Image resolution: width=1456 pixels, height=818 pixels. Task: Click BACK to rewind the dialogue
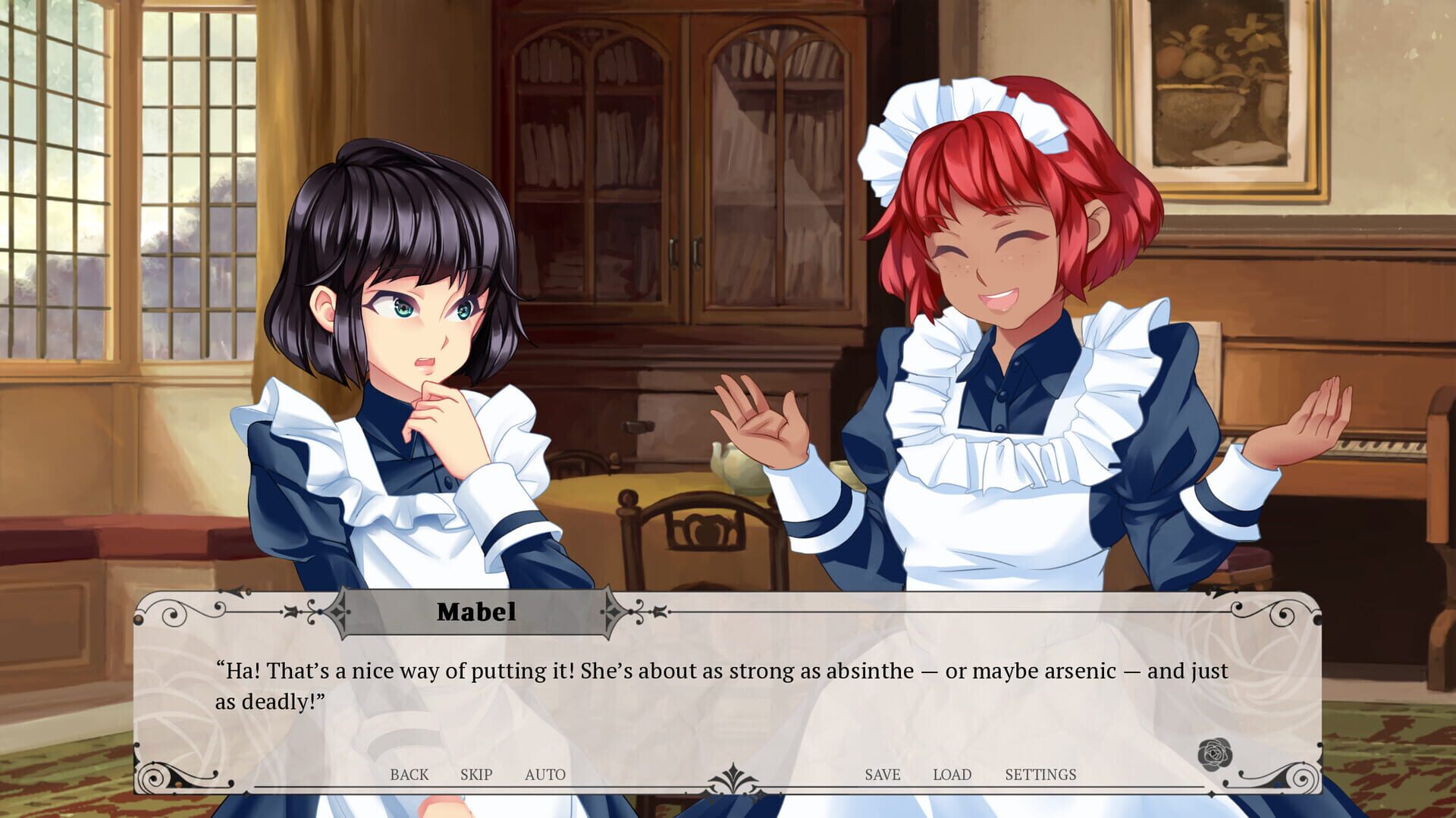pos(410,775)
